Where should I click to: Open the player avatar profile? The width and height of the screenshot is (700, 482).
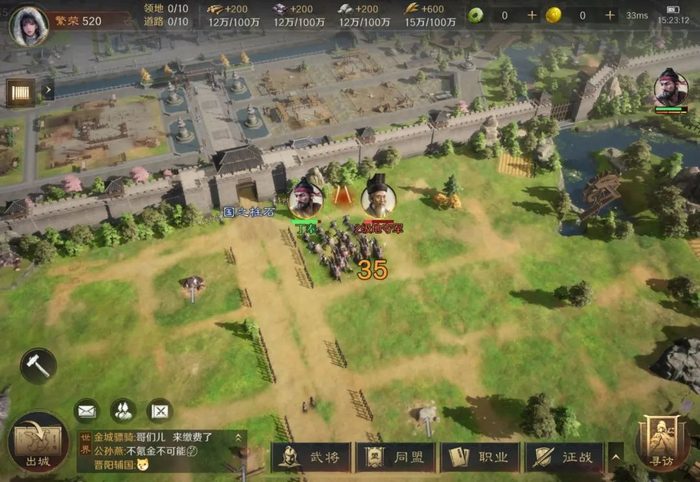29,24
